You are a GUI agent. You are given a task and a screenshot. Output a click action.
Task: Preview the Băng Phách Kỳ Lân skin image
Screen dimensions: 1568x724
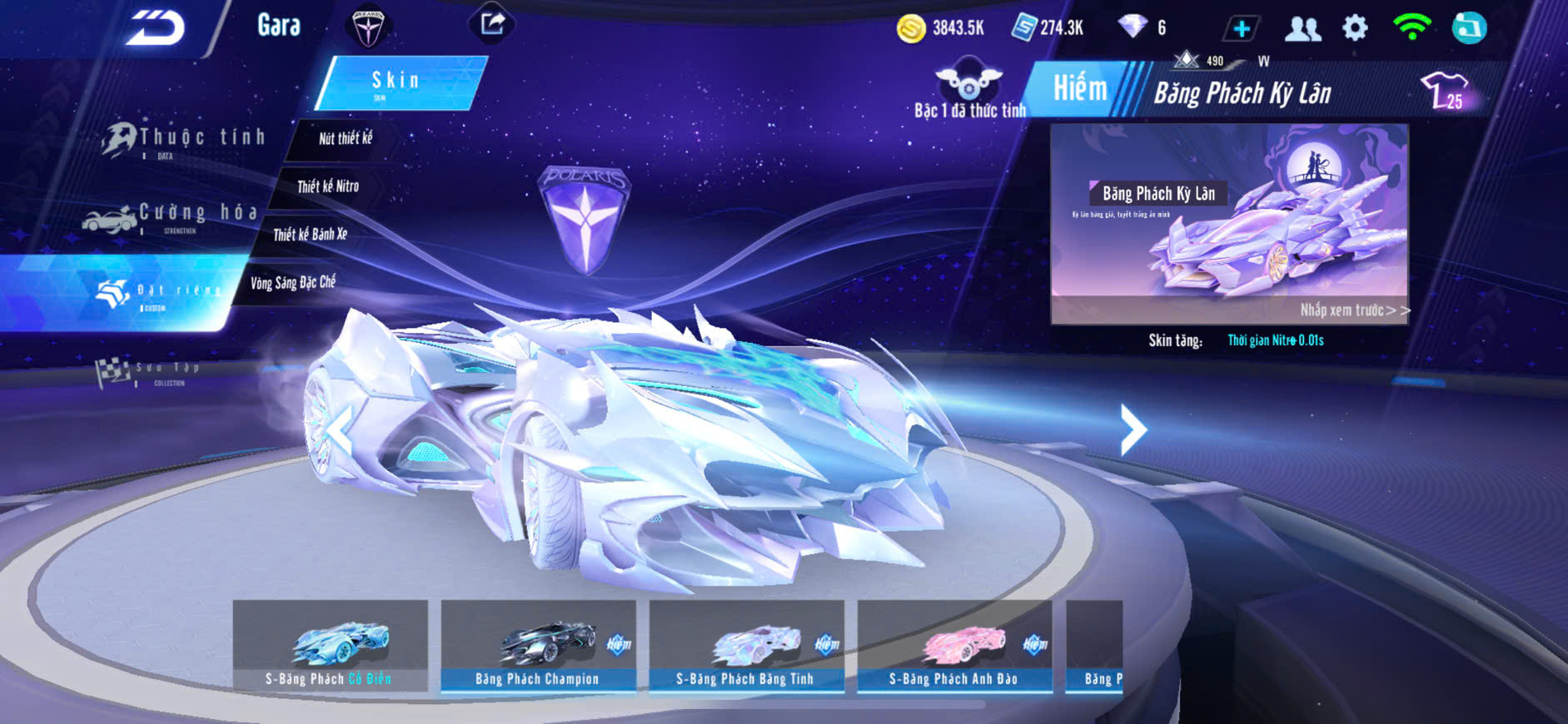click(1229, 223)
